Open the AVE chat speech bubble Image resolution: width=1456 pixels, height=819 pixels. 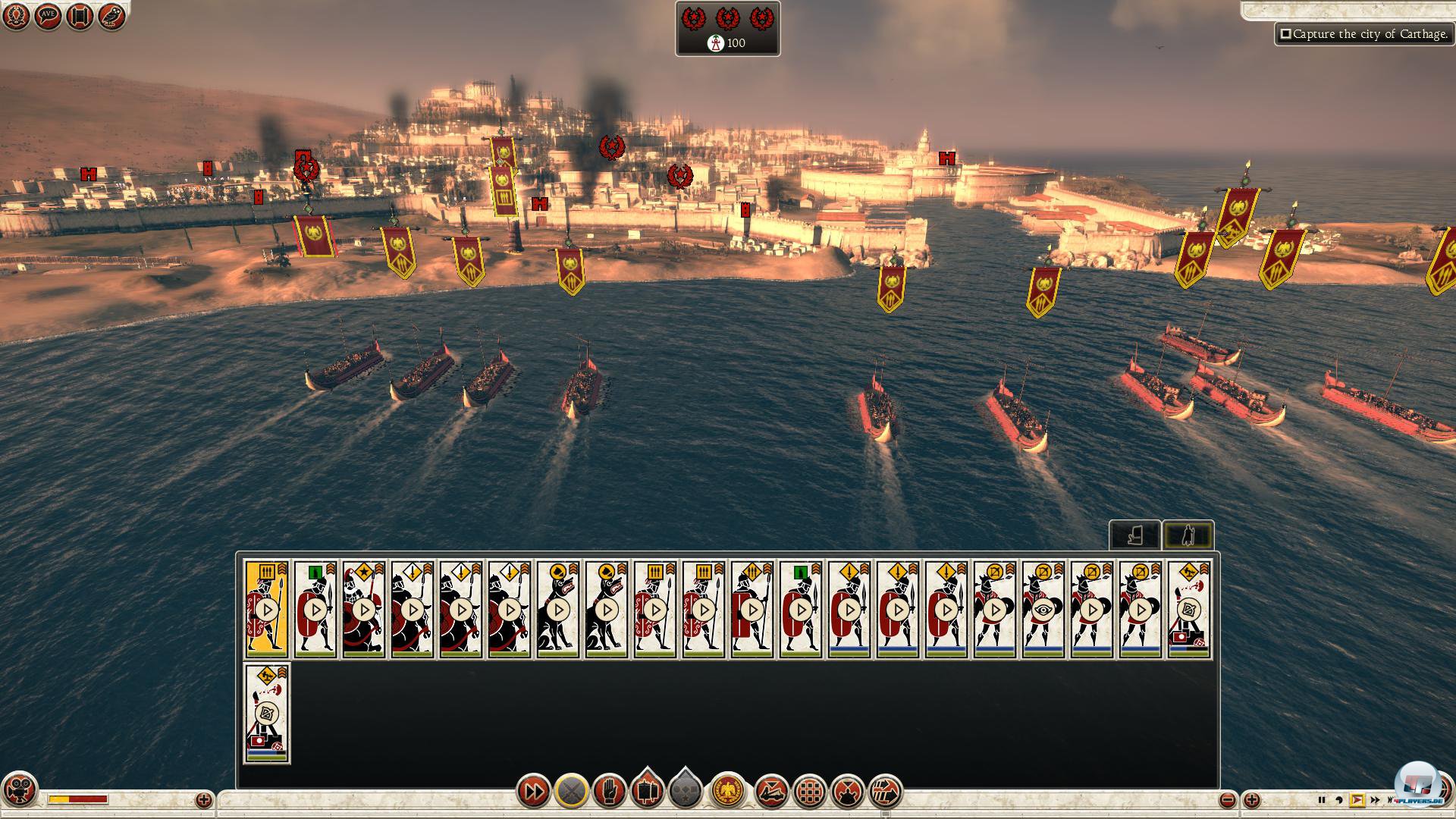tap(48, 16)
